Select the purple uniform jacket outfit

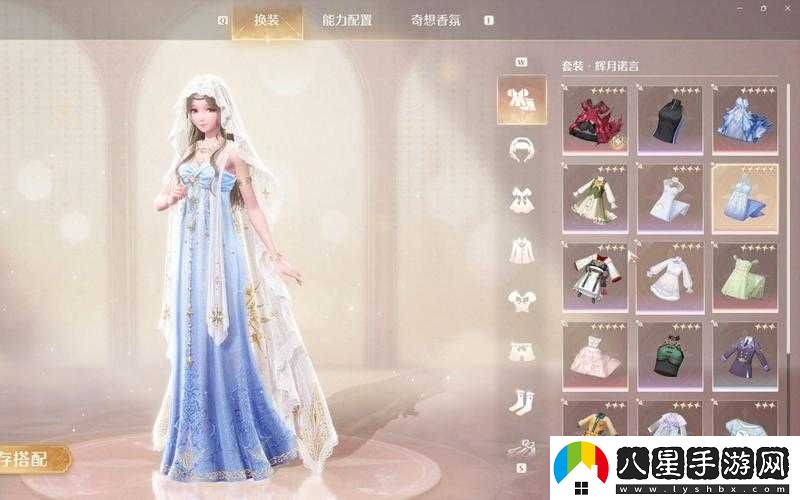coord(744,355)
